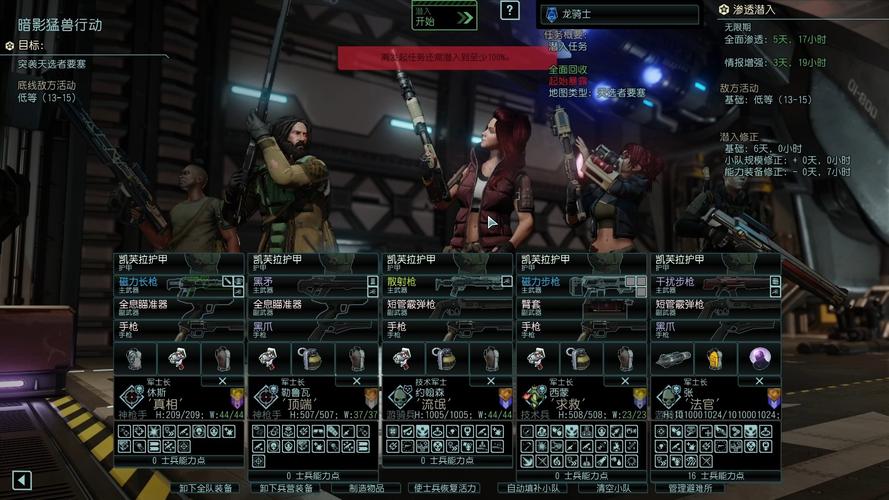Open 管理避难所 haven management
The image size is (889, 500).
pyautogui.click(x=691, y=489)
